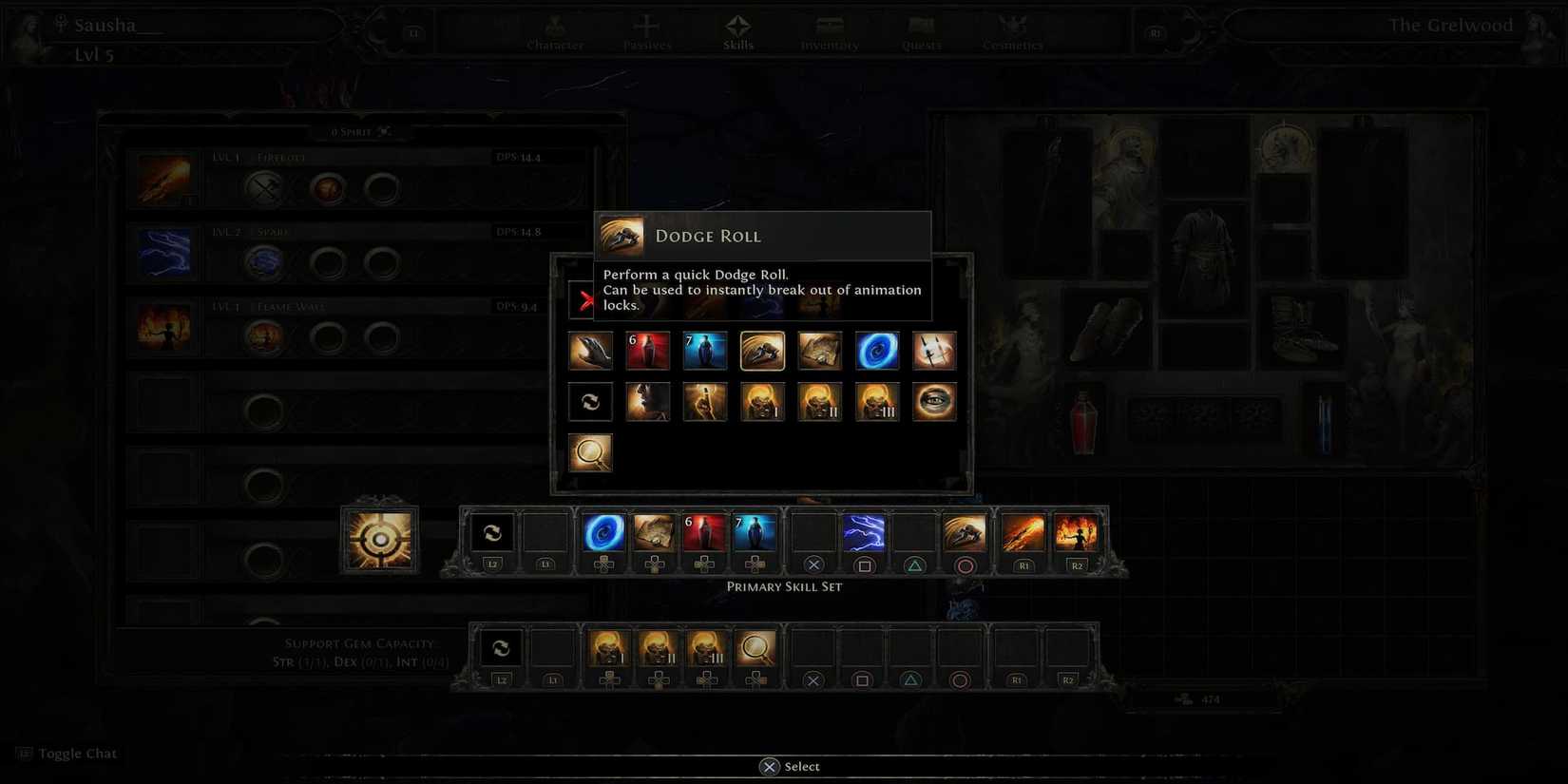Switch to the Inventory tab
The width and height of the screenshot is (1568, 784).
pos(829,33)
